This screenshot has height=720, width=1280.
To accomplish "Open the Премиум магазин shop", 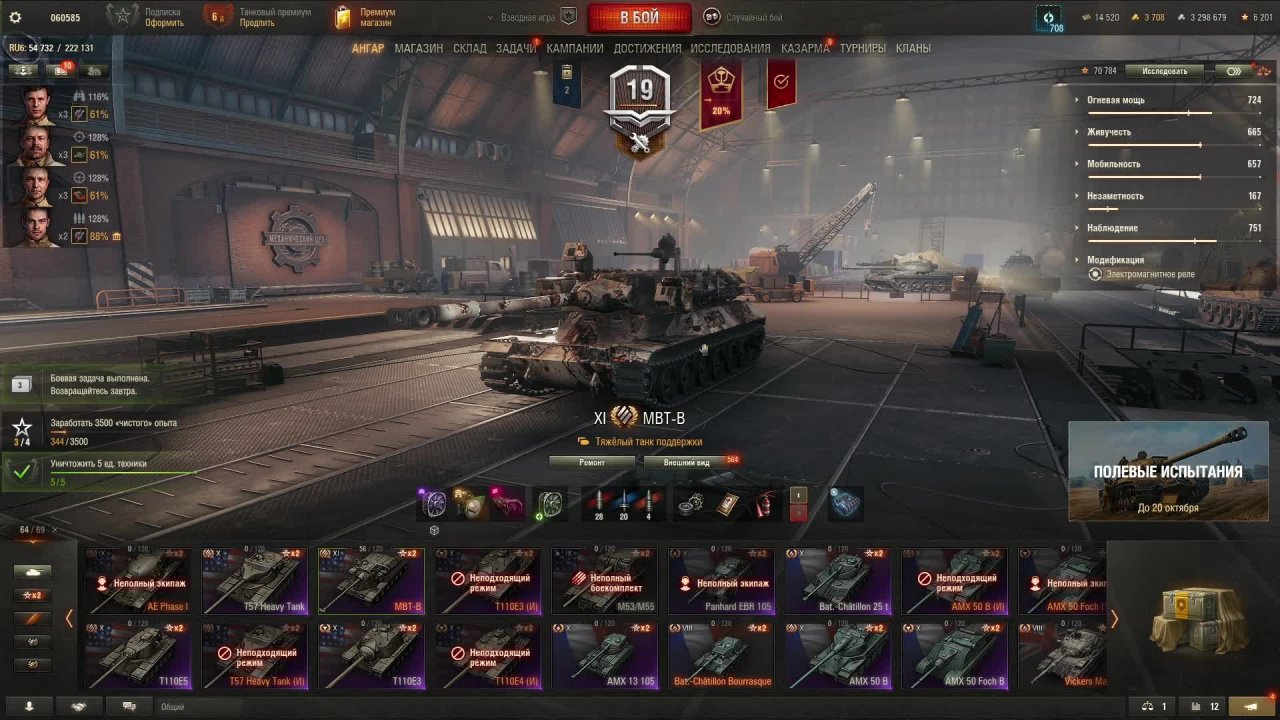I will [366, 17].
